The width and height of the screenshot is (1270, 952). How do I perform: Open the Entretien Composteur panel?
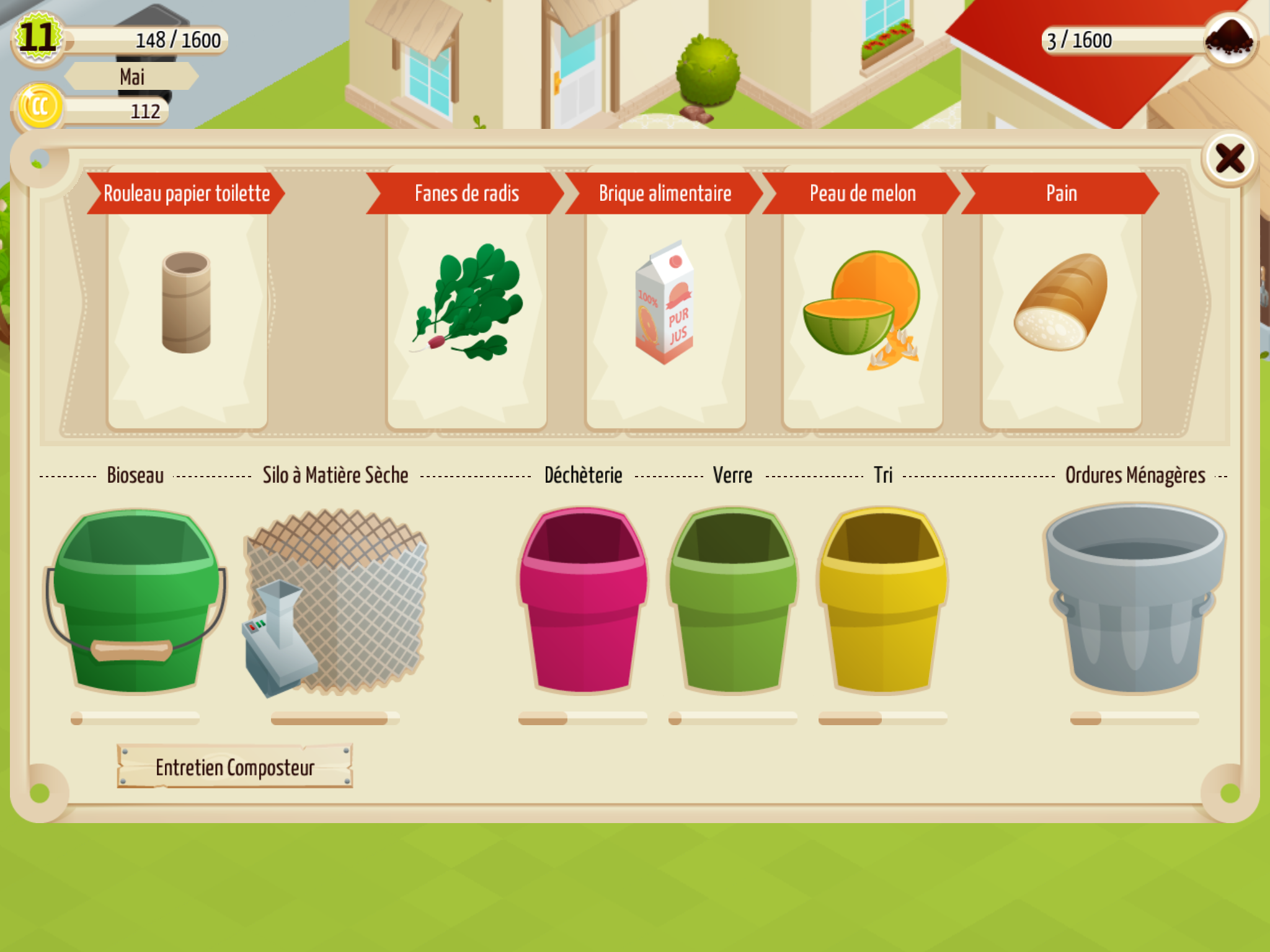click(x=236, y=767)
